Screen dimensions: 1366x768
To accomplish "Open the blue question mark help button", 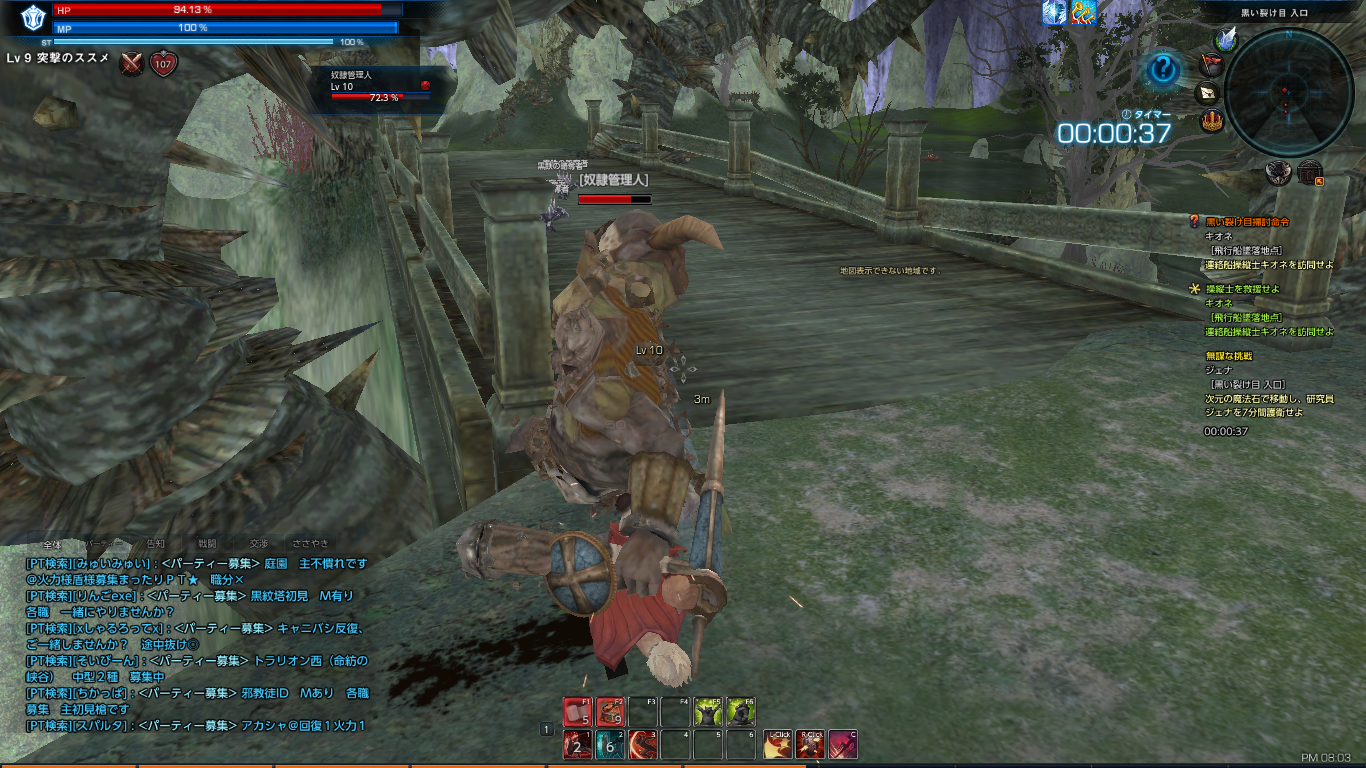I will tap(1163, 70).
